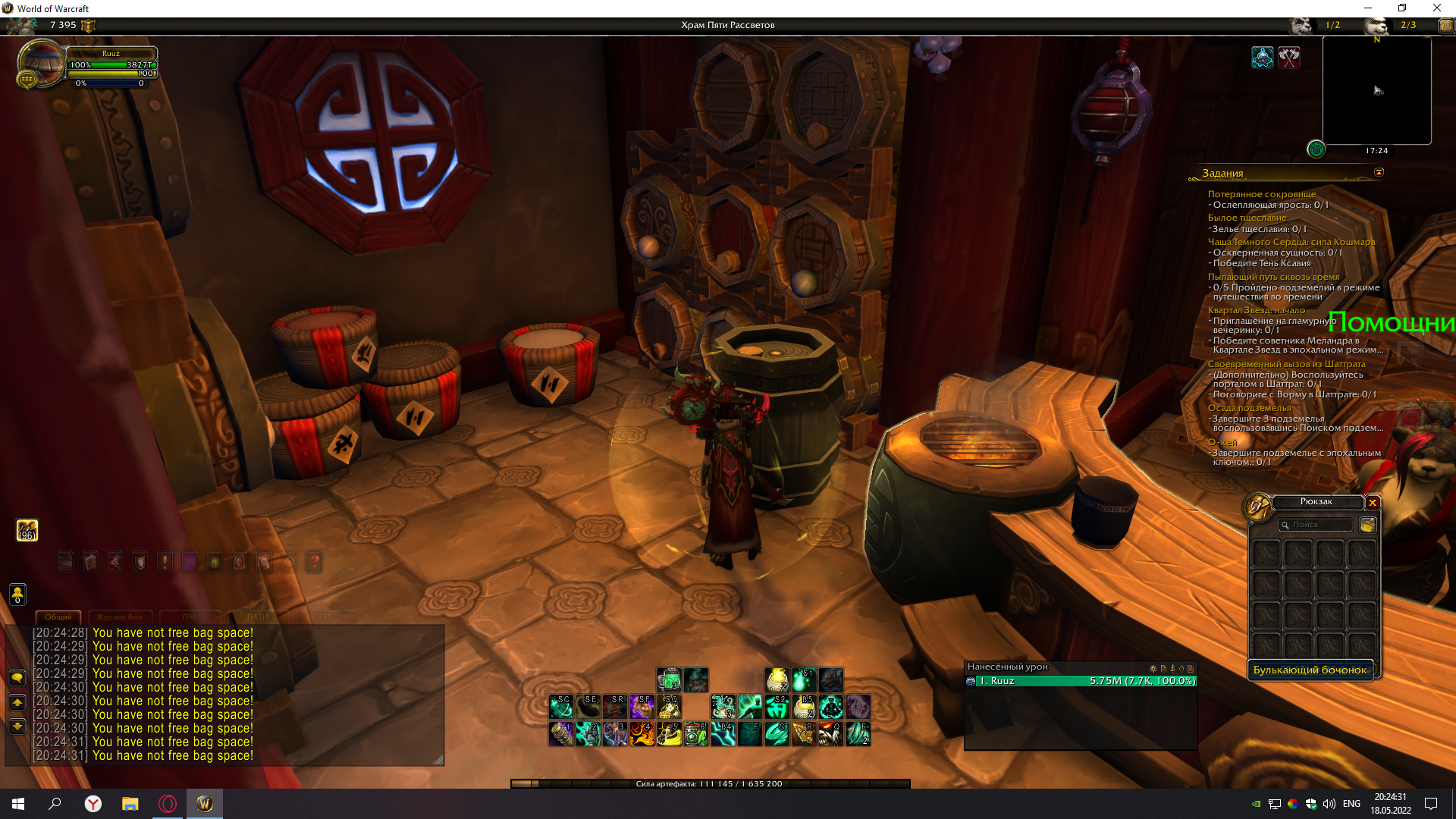Select the crossed axes buff icon

[x=1289, y=57]
